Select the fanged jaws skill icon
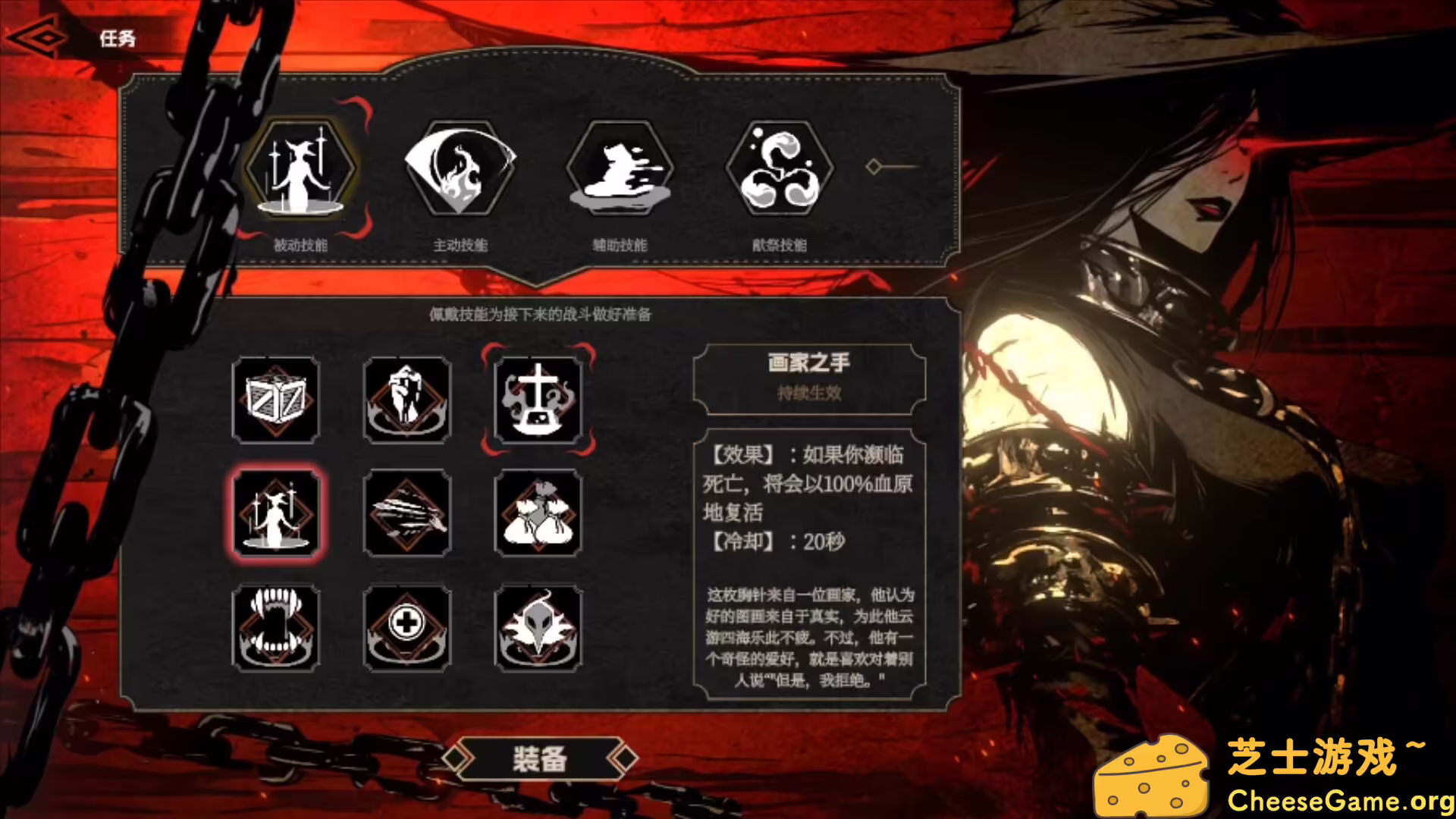 (276, 626)
